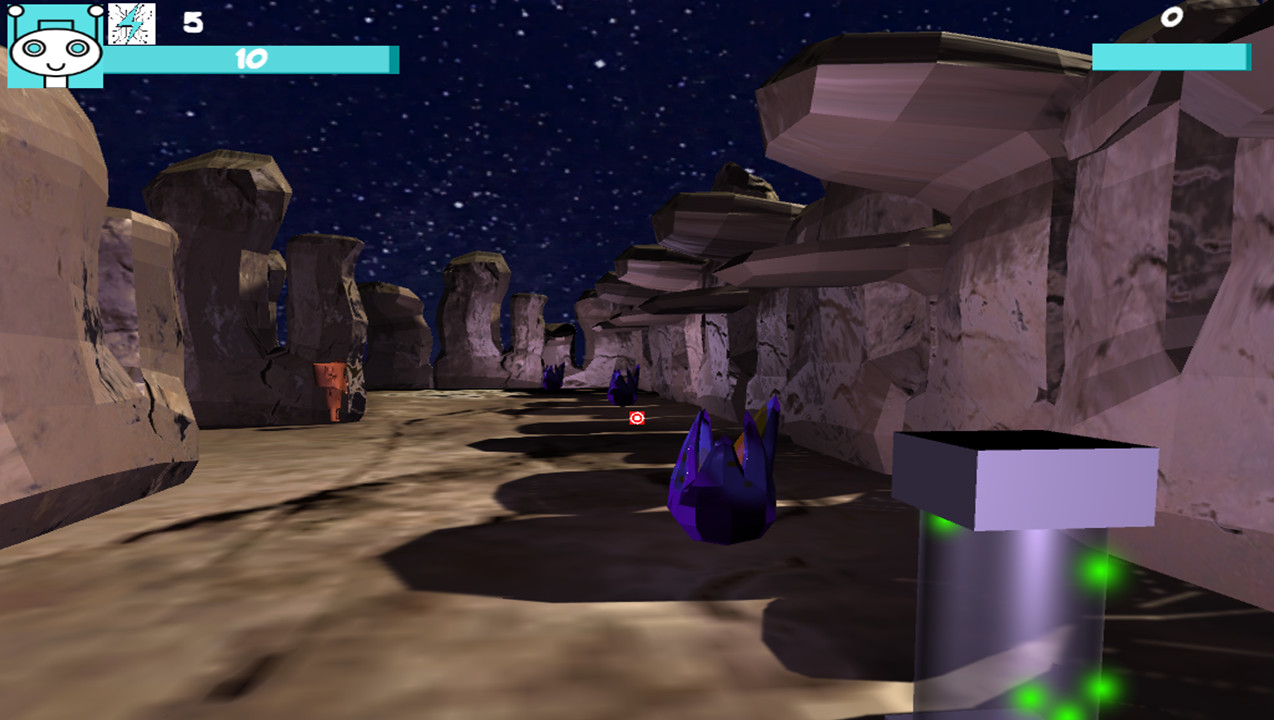Screen dimensions: 1280x720
Task: Click a green glowing orb on the pillar
Action: point(1096,573)
